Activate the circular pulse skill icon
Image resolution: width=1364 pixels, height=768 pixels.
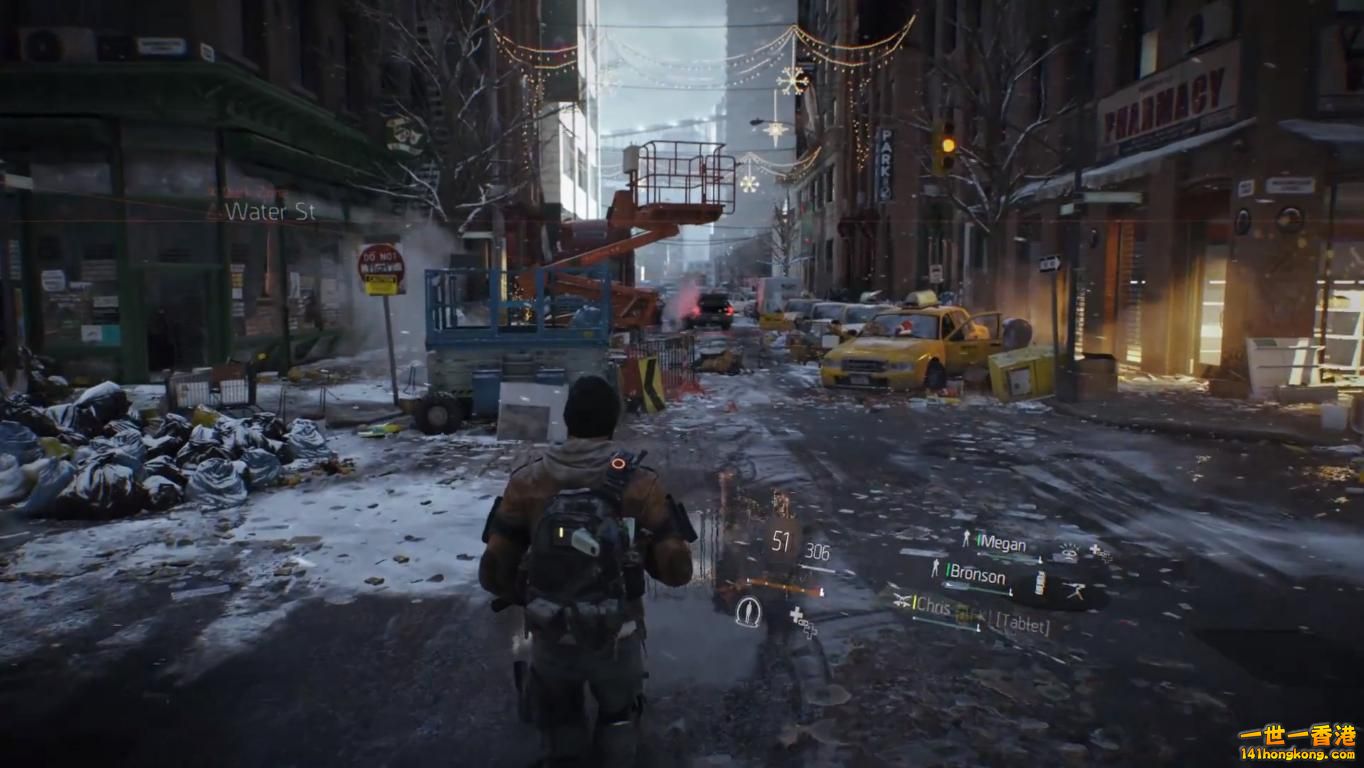tap(747, 610)
